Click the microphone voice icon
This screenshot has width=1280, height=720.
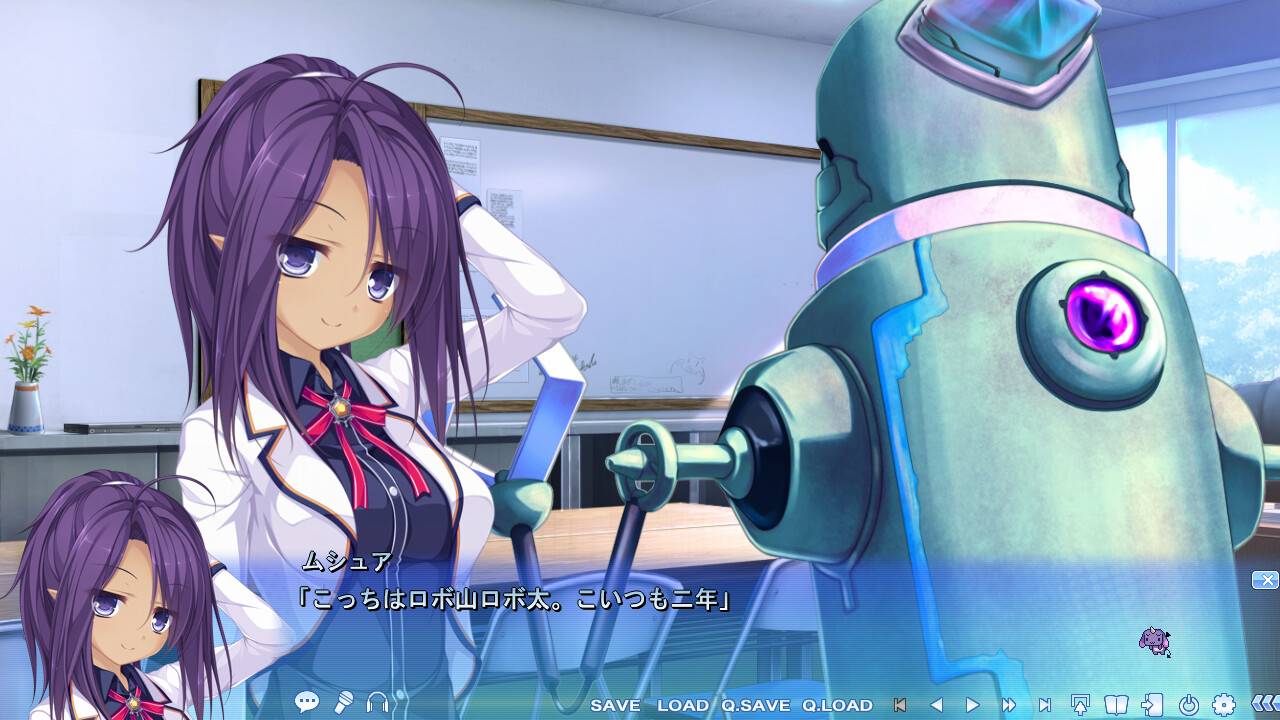click(343, 703)
